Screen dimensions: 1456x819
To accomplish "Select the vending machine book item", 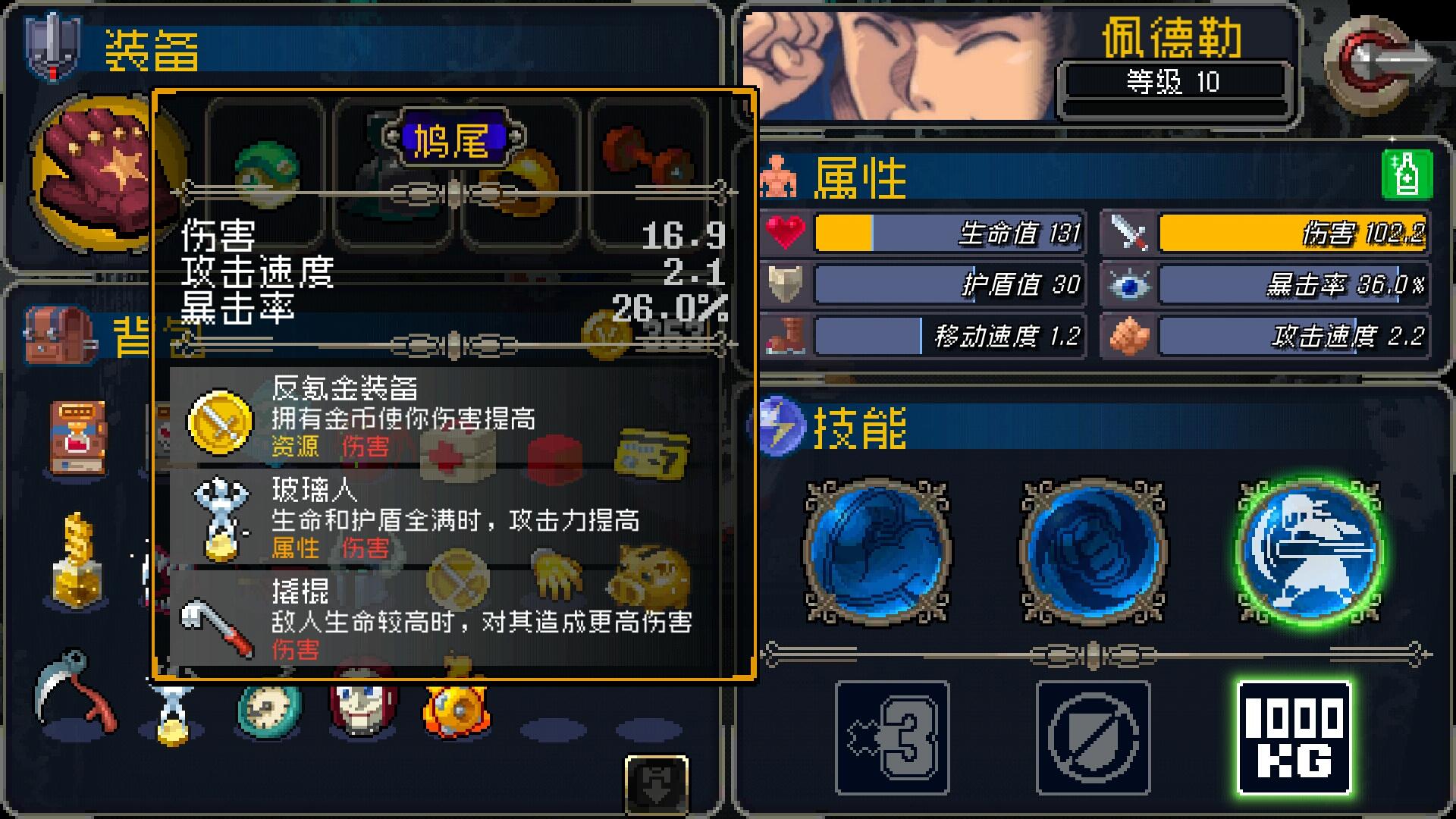I will click(x=74, y=436).
